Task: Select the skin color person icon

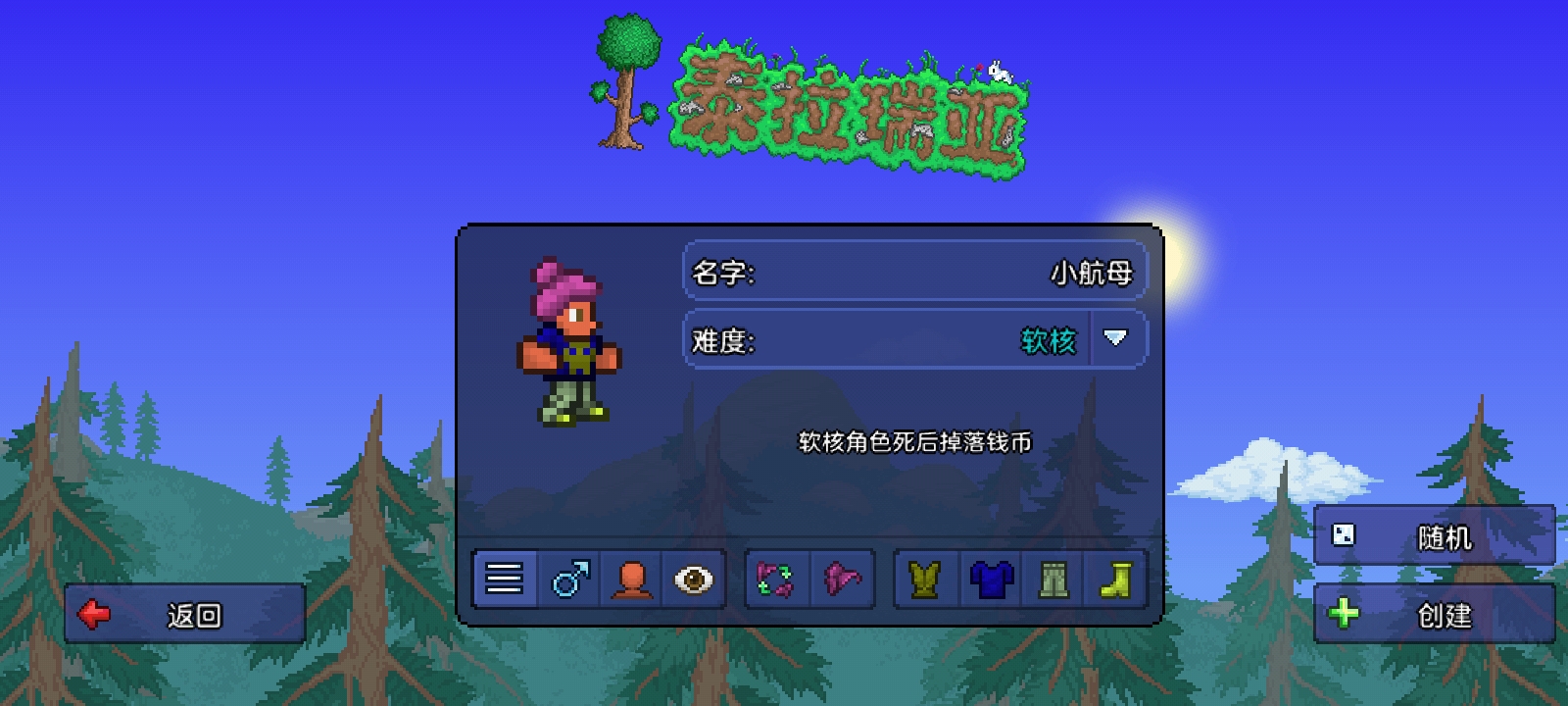Action: 632,579
